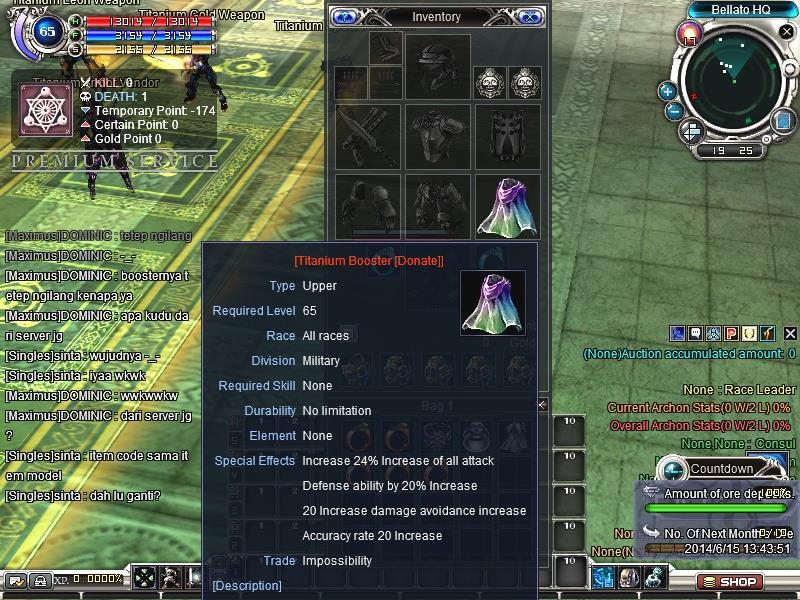Select the equipped upper armor slot
The height and width of the screenshot is (600, 800).
436,135
